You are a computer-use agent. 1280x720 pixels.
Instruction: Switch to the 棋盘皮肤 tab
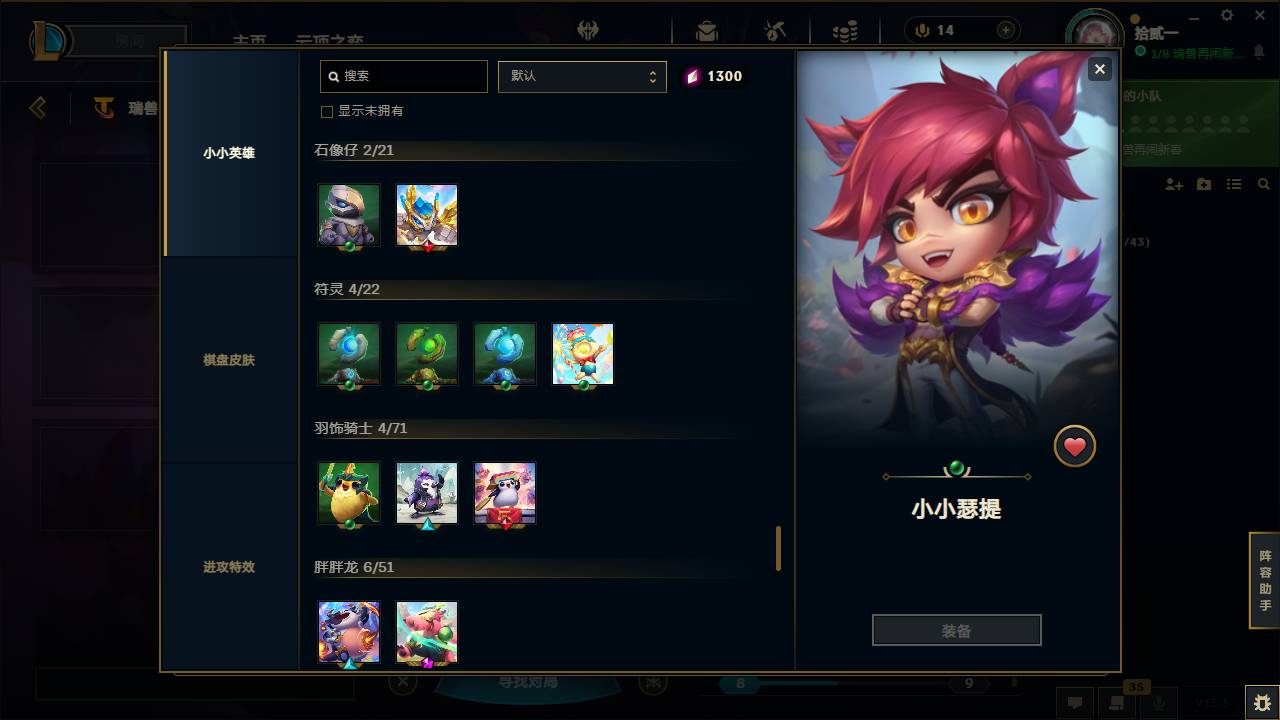click(x=229, y=360)
